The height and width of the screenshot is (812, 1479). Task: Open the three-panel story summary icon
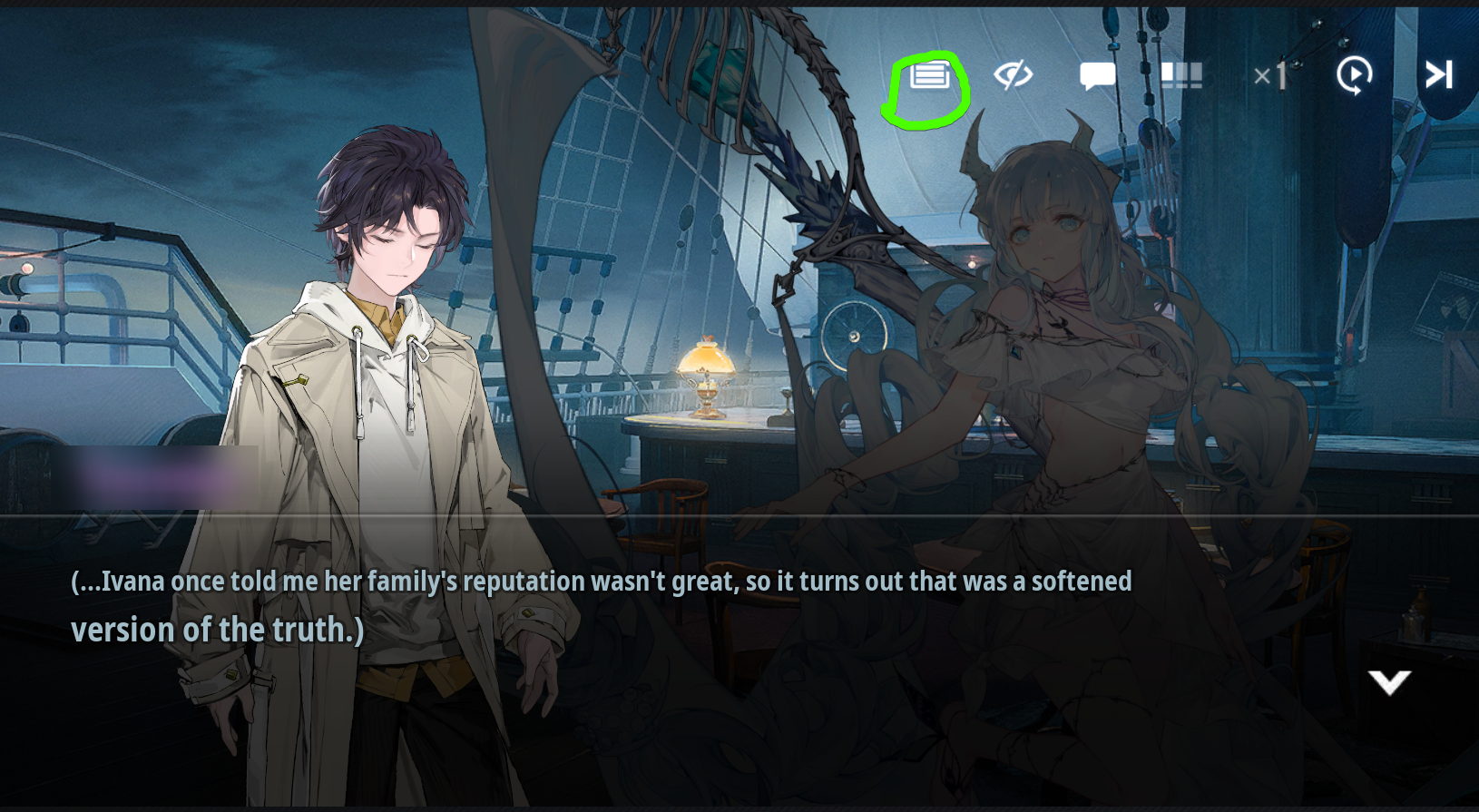point(1181,75)
